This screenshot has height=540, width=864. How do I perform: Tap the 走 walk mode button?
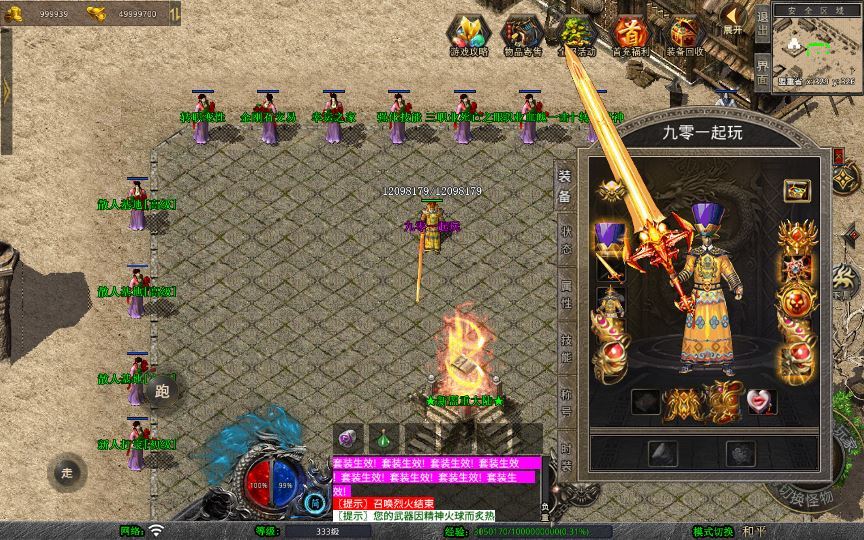point(67,472)
